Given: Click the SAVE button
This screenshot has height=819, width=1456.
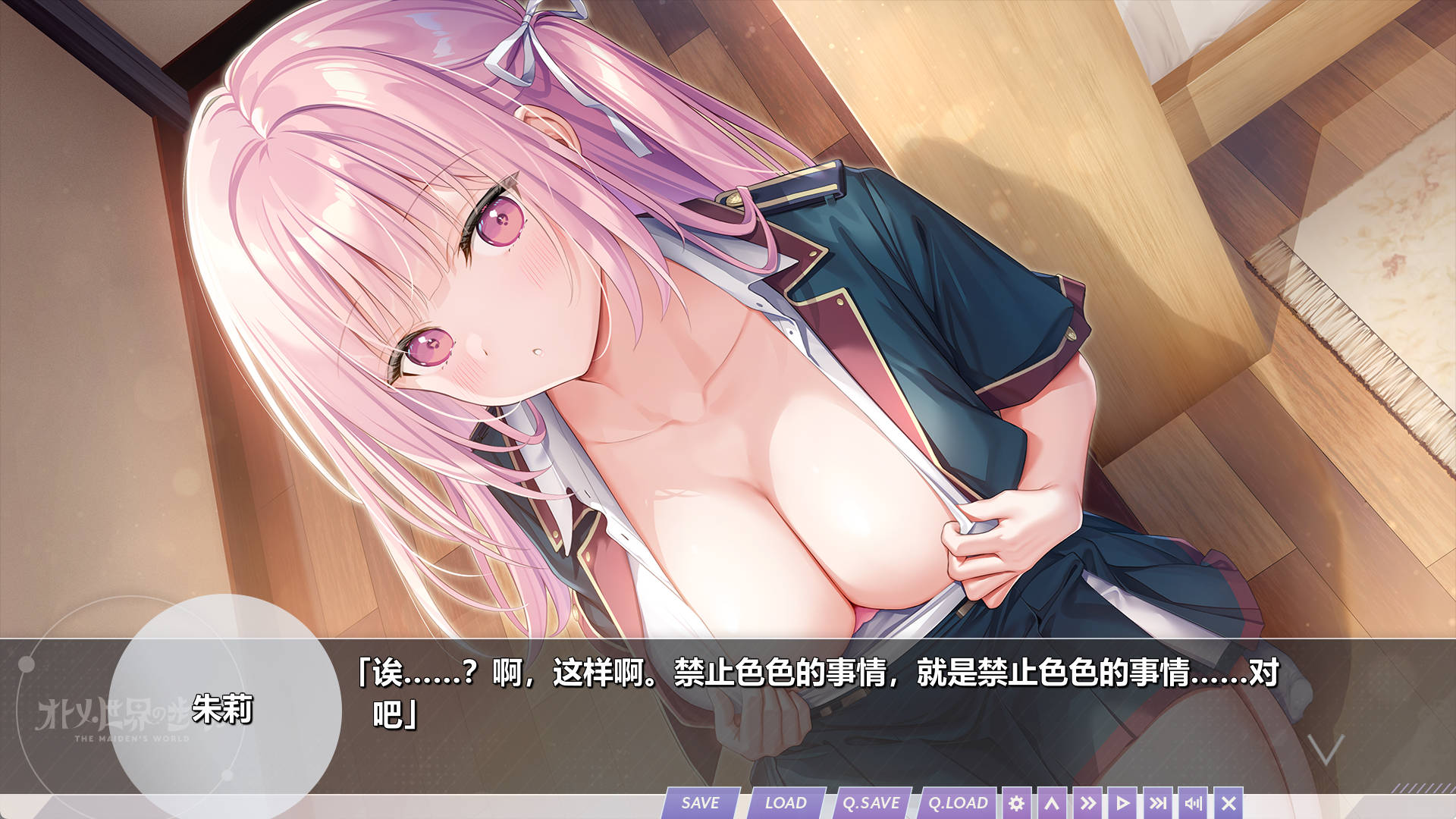Looking at the screenshot, I should point(701,802).
